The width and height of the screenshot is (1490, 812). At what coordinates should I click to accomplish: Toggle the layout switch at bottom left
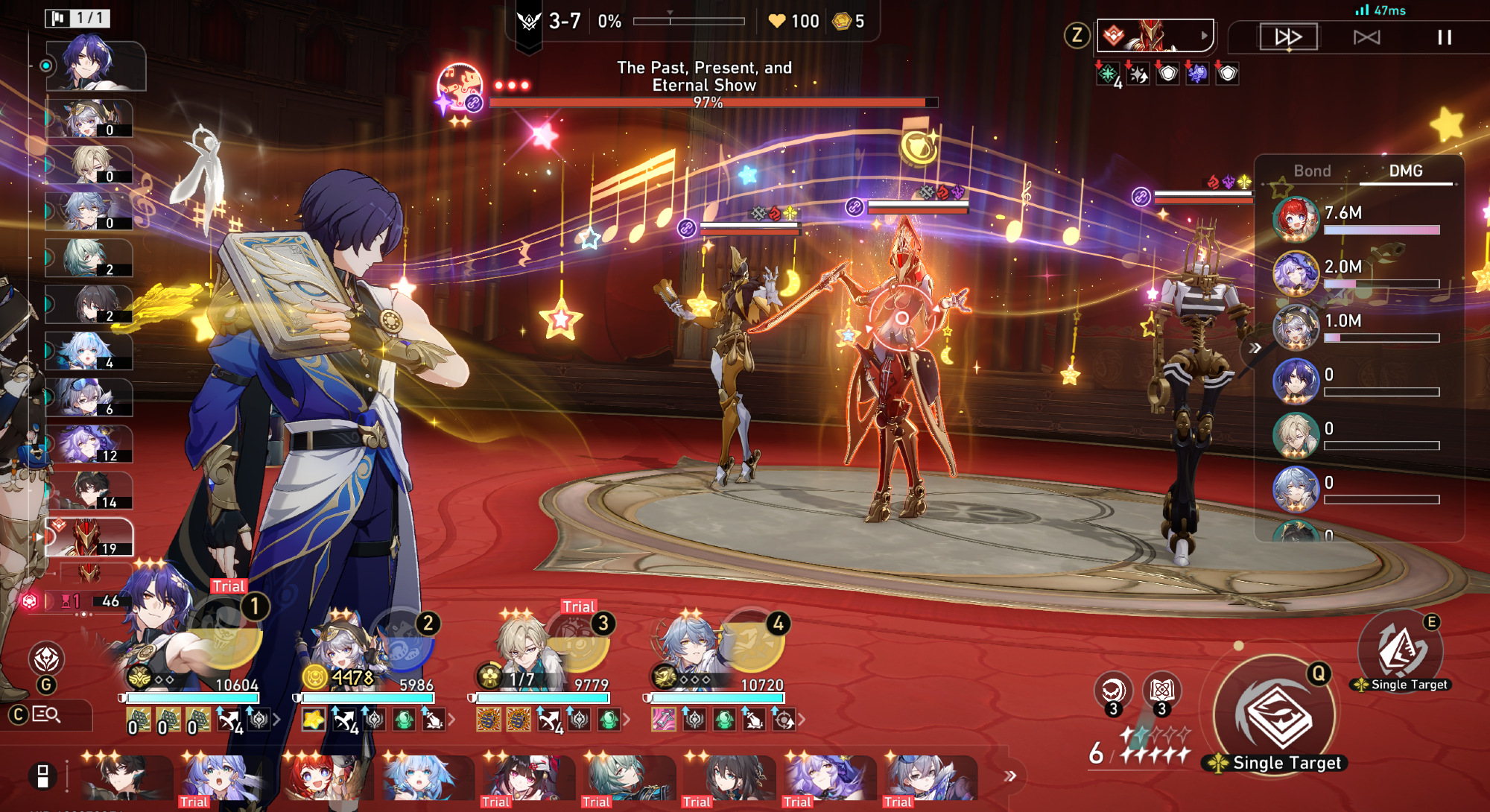[x=42, y=776]
